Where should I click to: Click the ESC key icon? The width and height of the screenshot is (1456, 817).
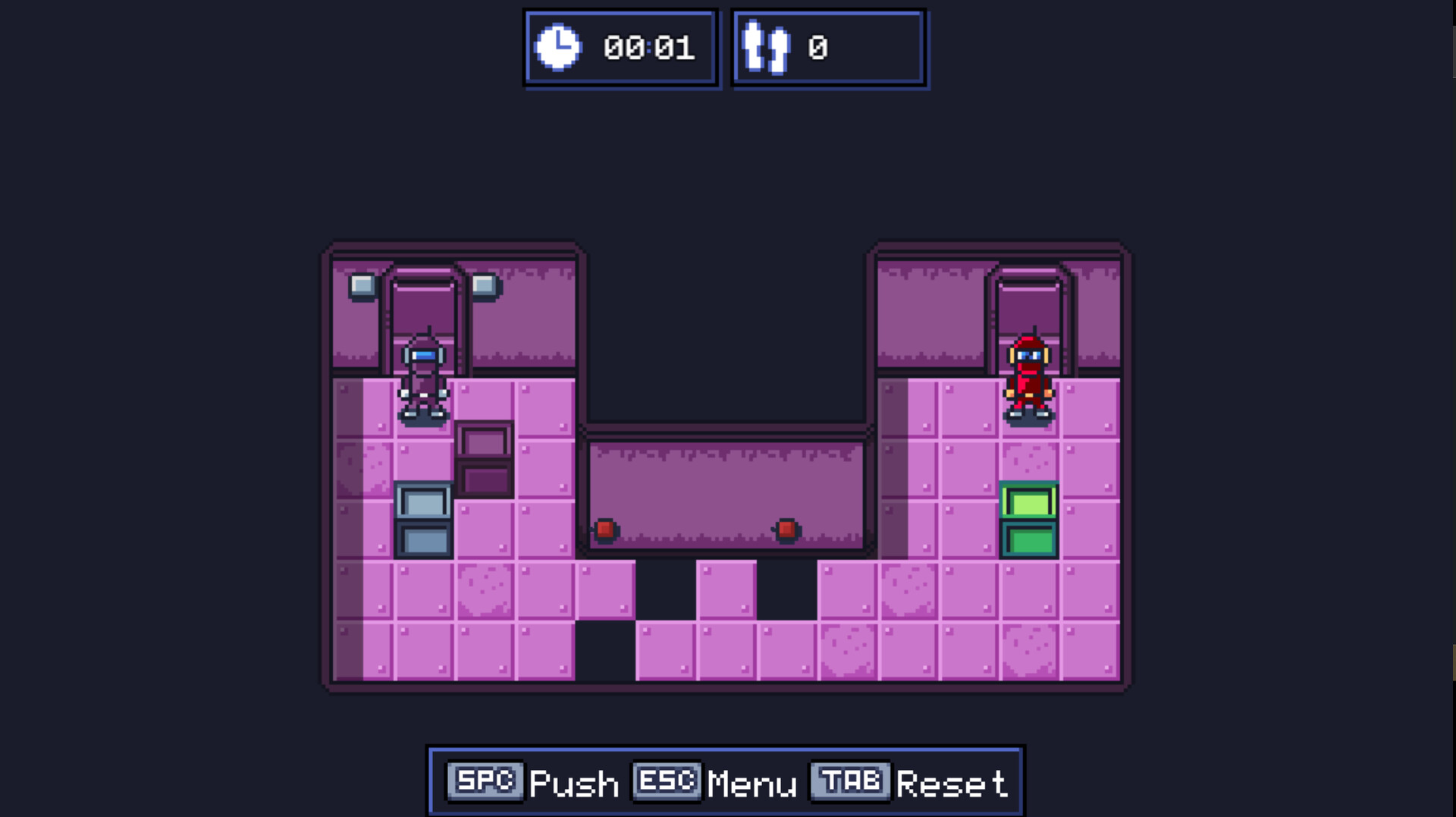666,781
